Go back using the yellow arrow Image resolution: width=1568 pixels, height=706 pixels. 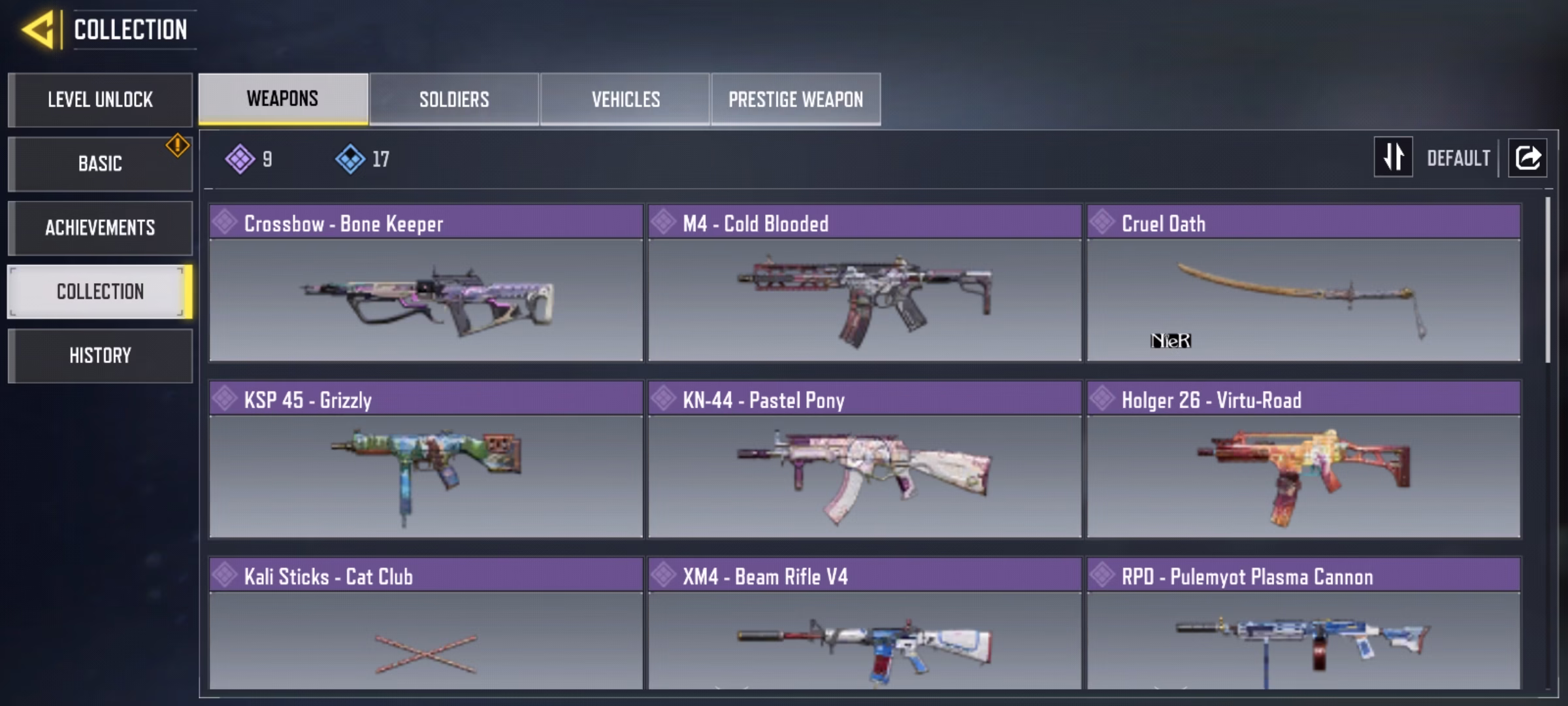point(38,30)
